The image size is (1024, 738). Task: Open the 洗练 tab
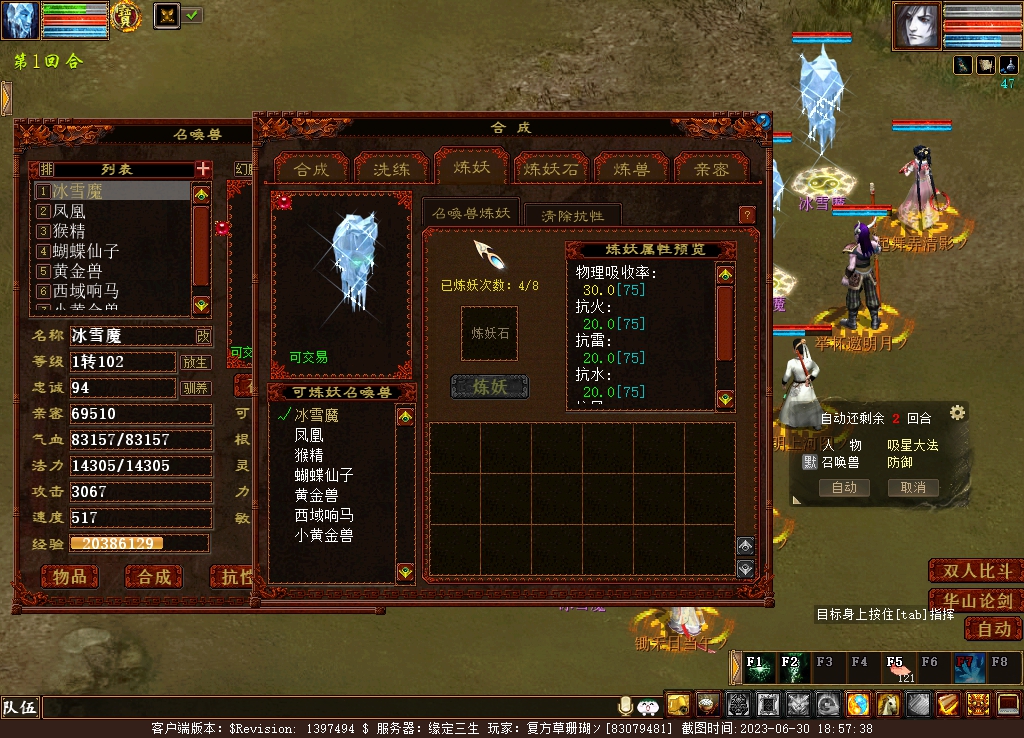391,169
